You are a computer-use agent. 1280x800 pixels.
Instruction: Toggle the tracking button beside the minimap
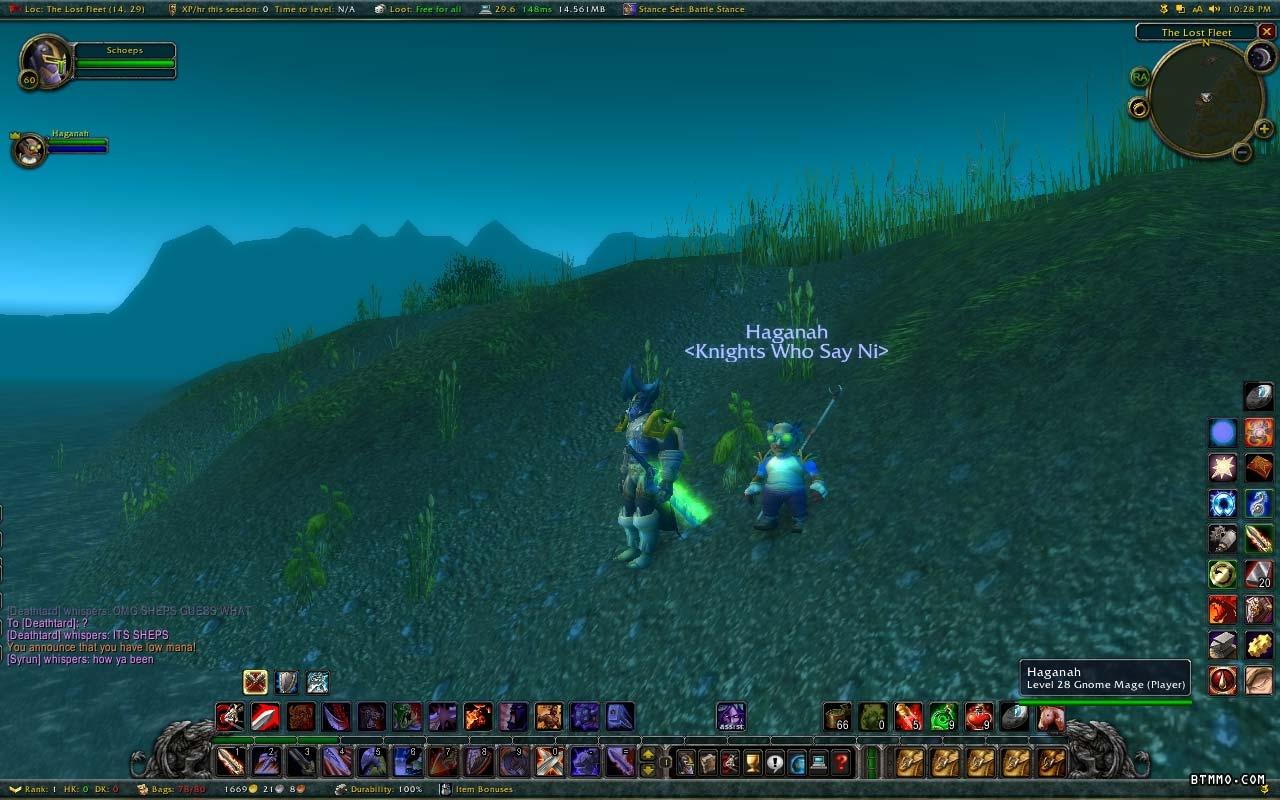tap(1138, 107)
